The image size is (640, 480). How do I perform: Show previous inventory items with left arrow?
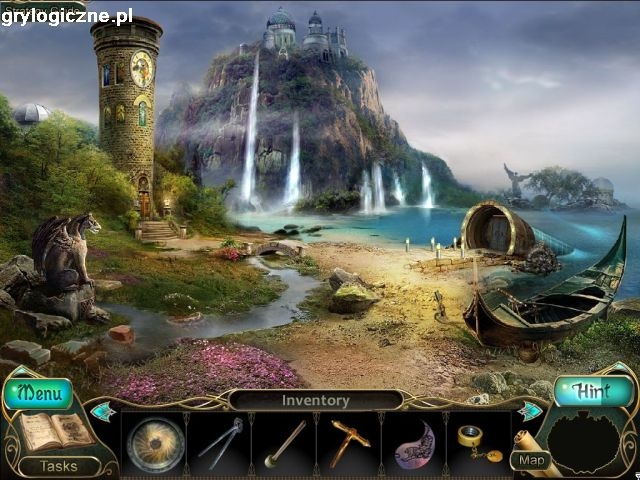click(x=103, y=411)
